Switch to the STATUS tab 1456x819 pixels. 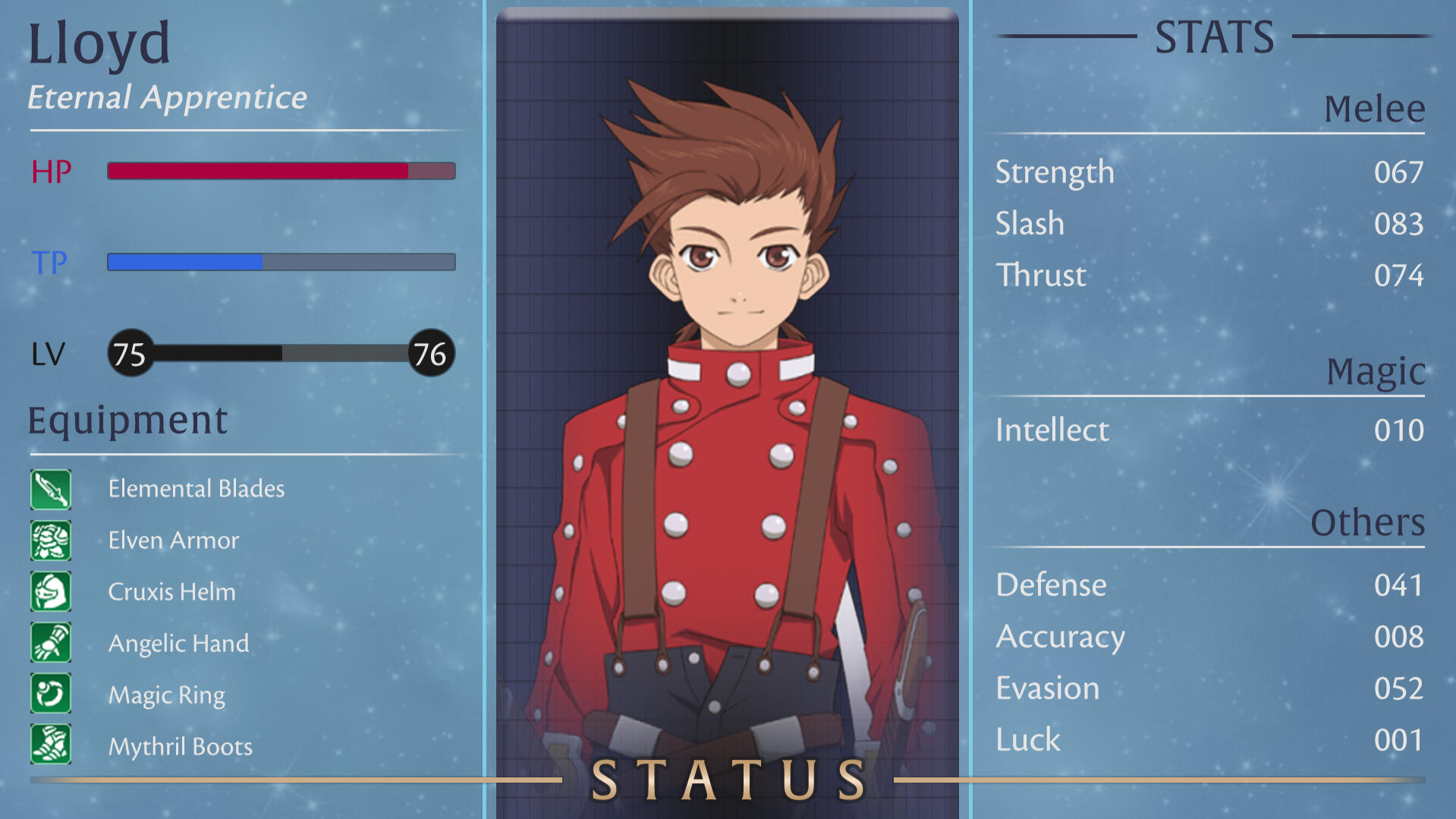click(x=726, y=777)
